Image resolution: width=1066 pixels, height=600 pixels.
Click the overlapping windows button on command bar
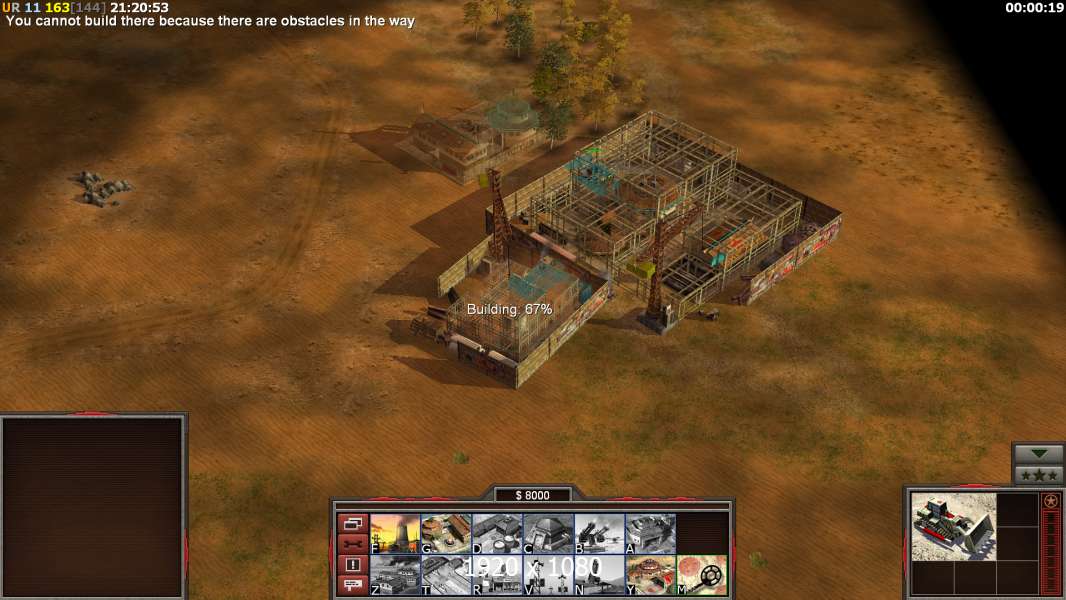tap(353, 523)
